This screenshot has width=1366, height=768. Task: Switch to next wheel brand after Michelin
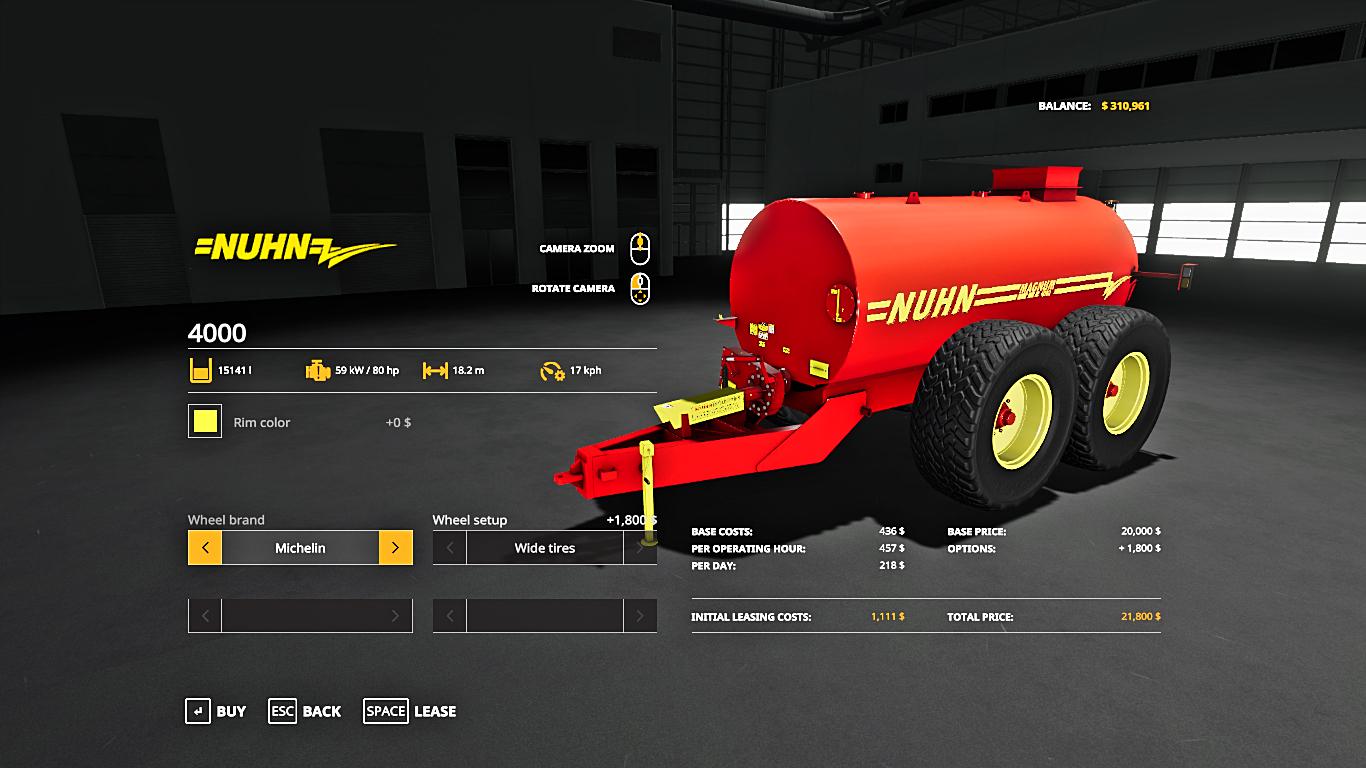click(x=395, y=548)
